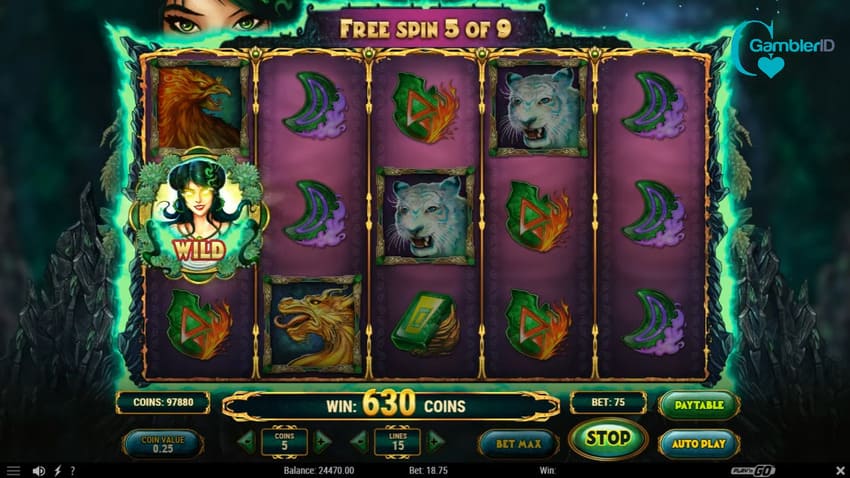
Task: Increase the number of lines
Action: pyautogui.click(x=435, y=441)
